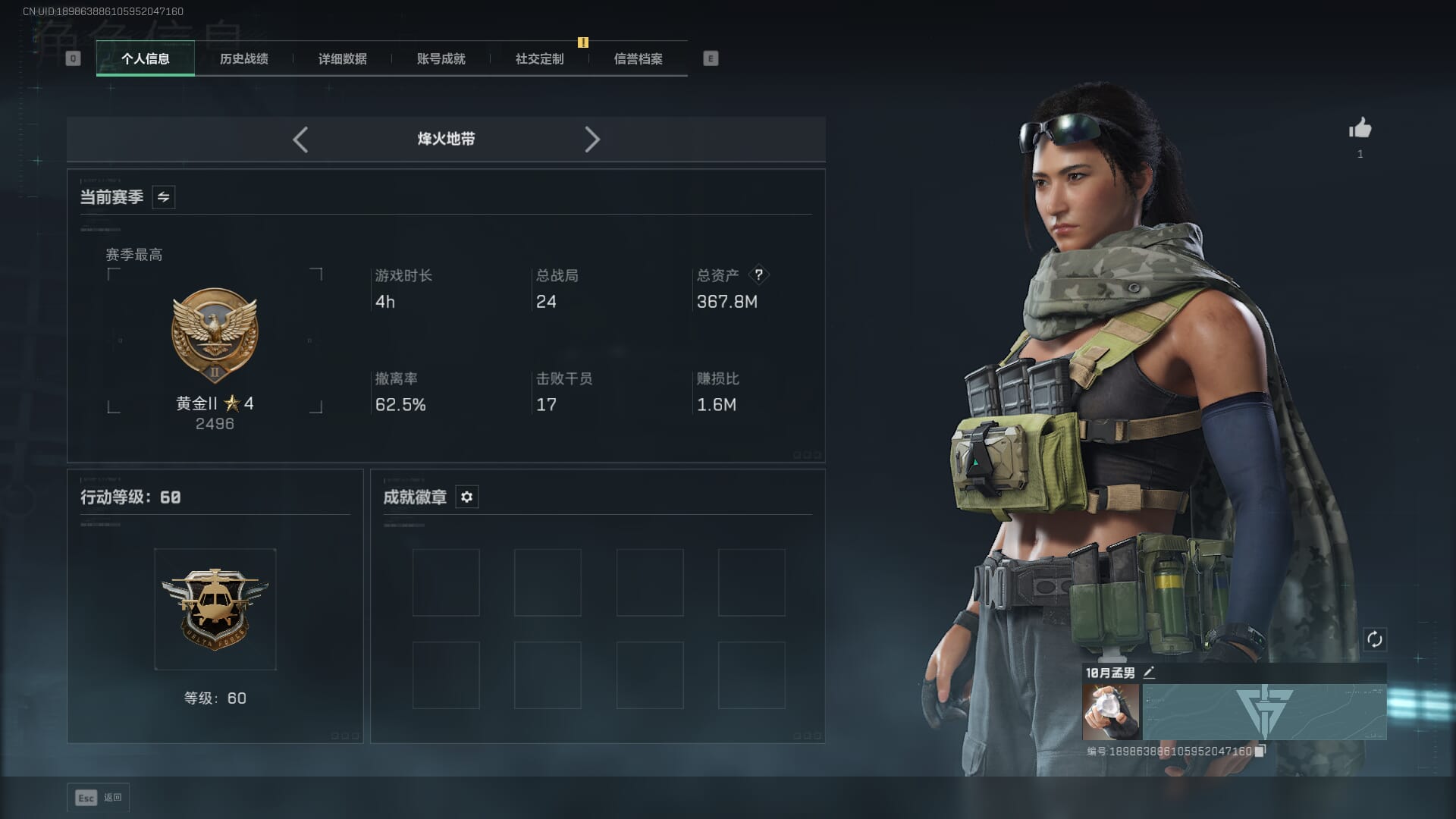Screen dimensions: 1456x819
Task: Open the 成就徽章 gear settings
Action: (x=466, y=497)
